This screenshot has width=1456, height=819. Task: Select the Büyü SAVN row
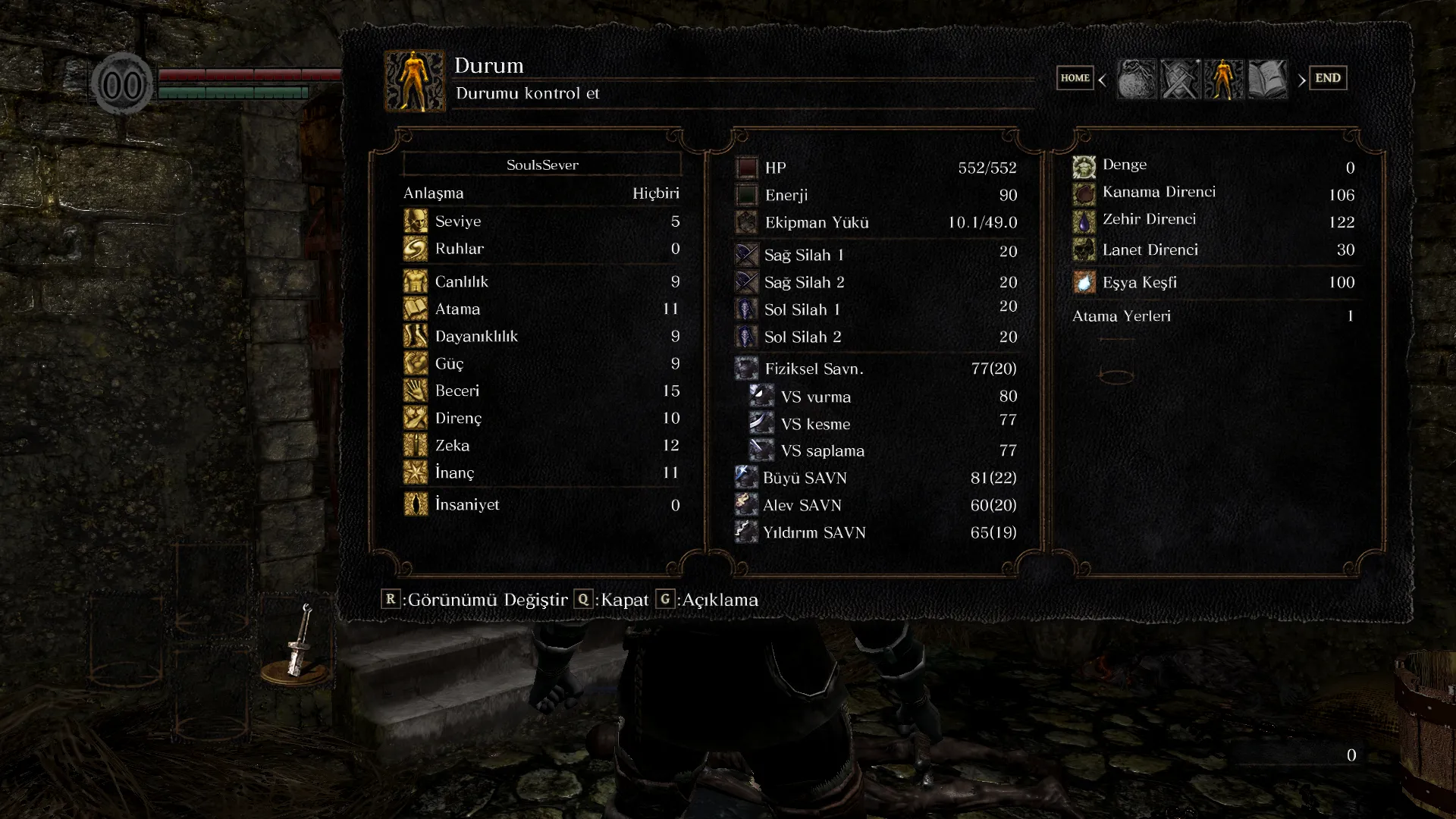coord(876,478)
